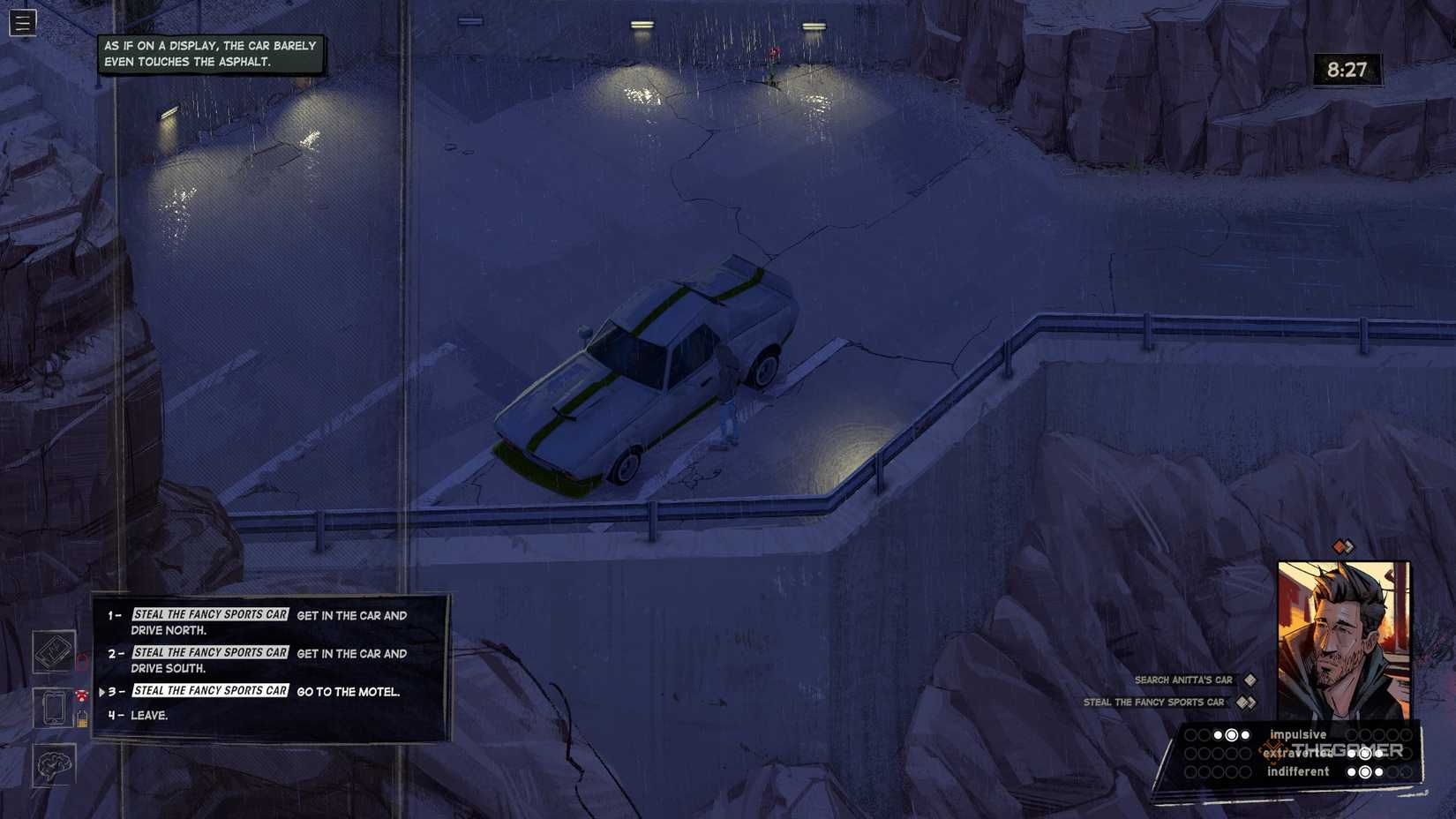Viewport: 1456px width, 819px height.
Task: Toggle a filled dot on the impulsive trait meter
Action: (x=1232, y=734)
